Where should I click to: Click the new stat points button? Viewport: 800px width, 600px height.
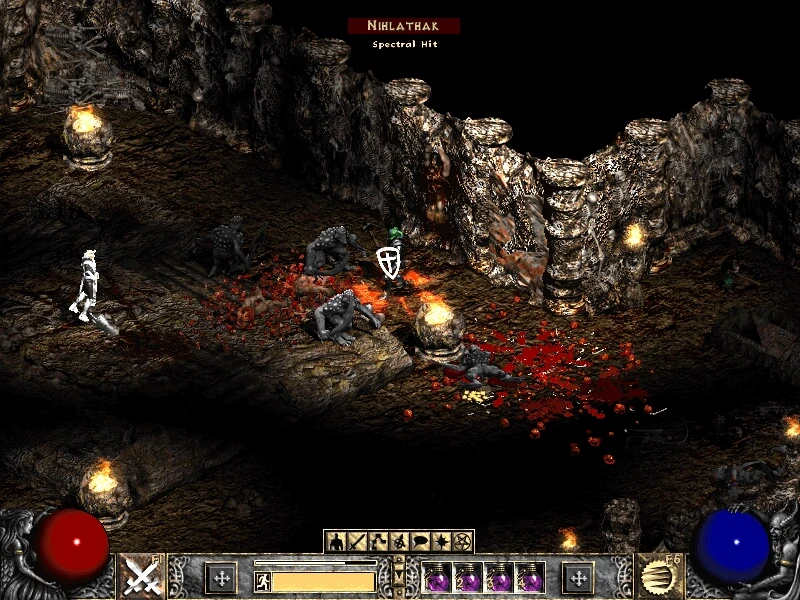click(221, 577)
